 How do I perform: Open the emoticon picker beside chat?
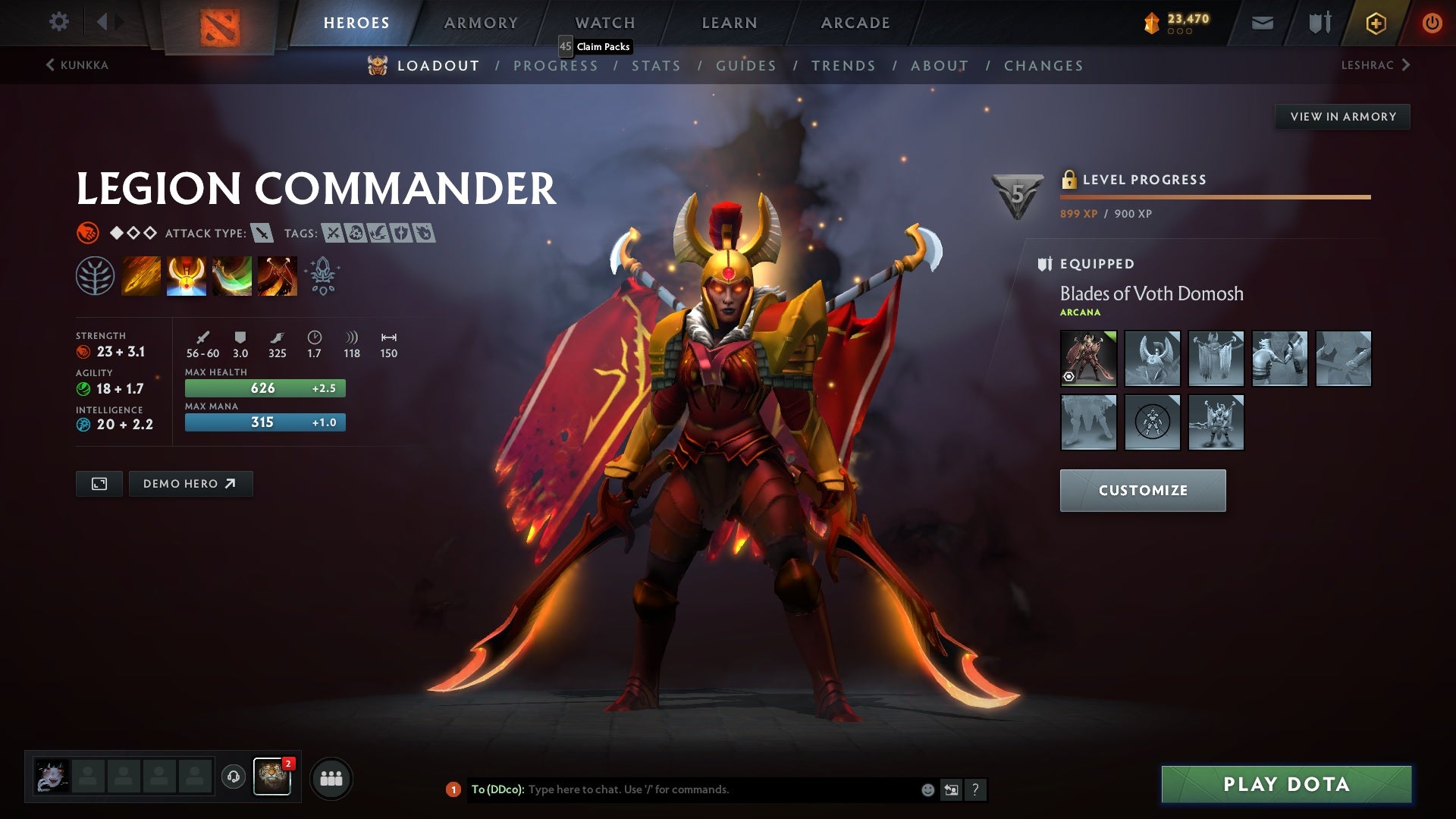coord(927,789)
